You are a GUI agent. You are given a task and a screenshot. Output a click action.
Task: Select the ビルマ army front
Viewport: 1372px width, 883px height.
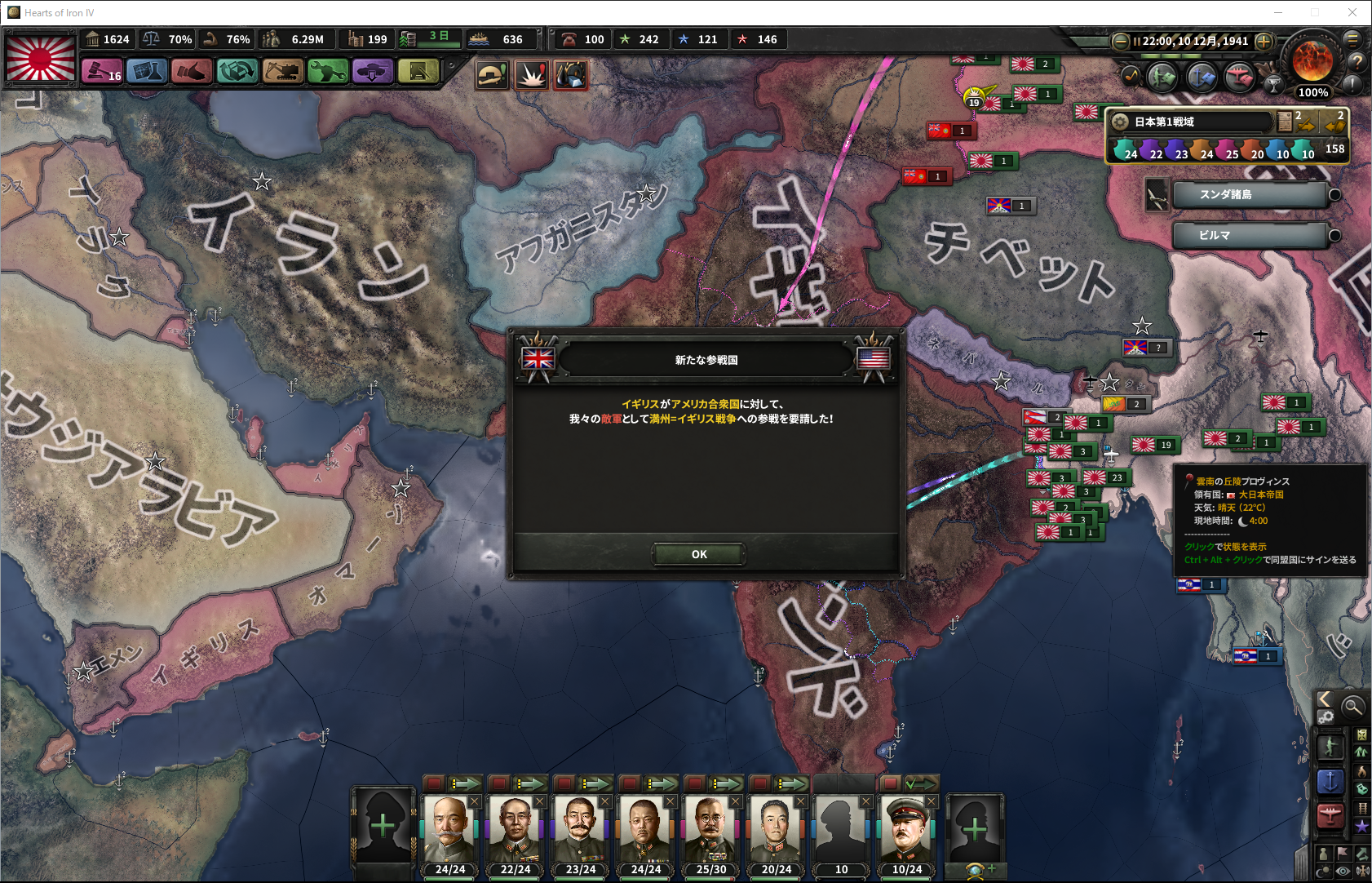[x=1248, y=236]
